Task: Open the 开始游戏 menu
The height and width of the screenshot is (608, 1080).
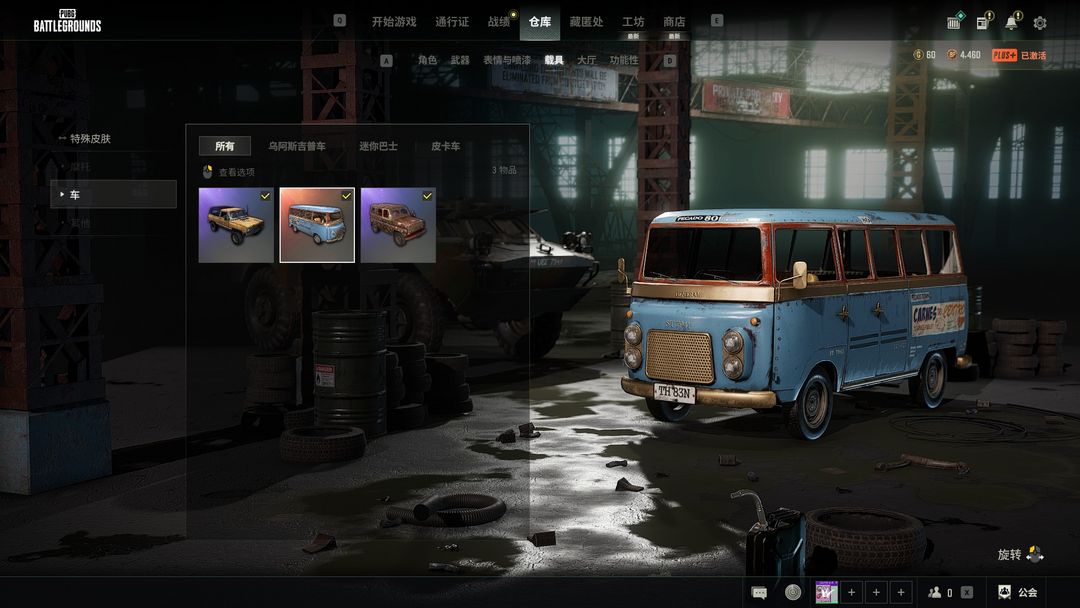Action: 393,22
